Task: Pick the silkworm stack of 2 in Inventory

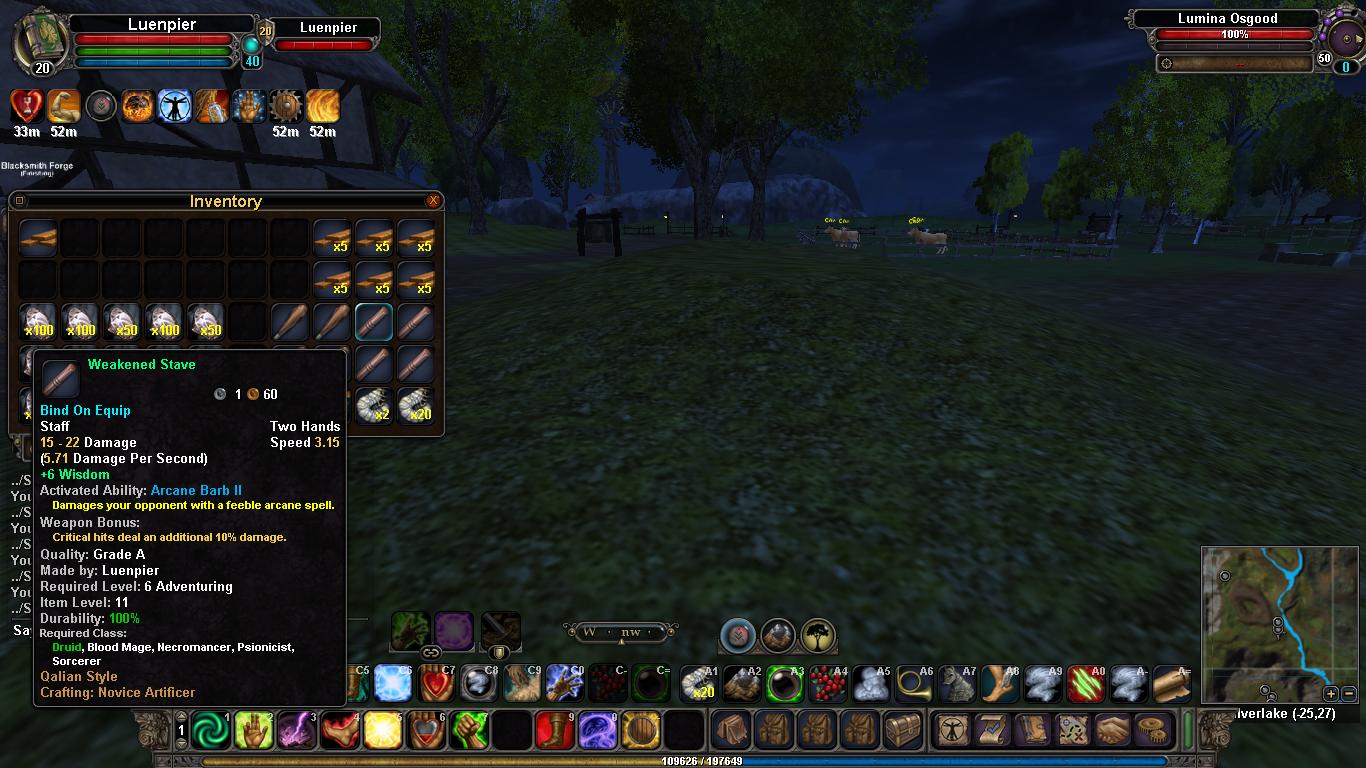Action: pyautogui.click(x=374, y=405)
